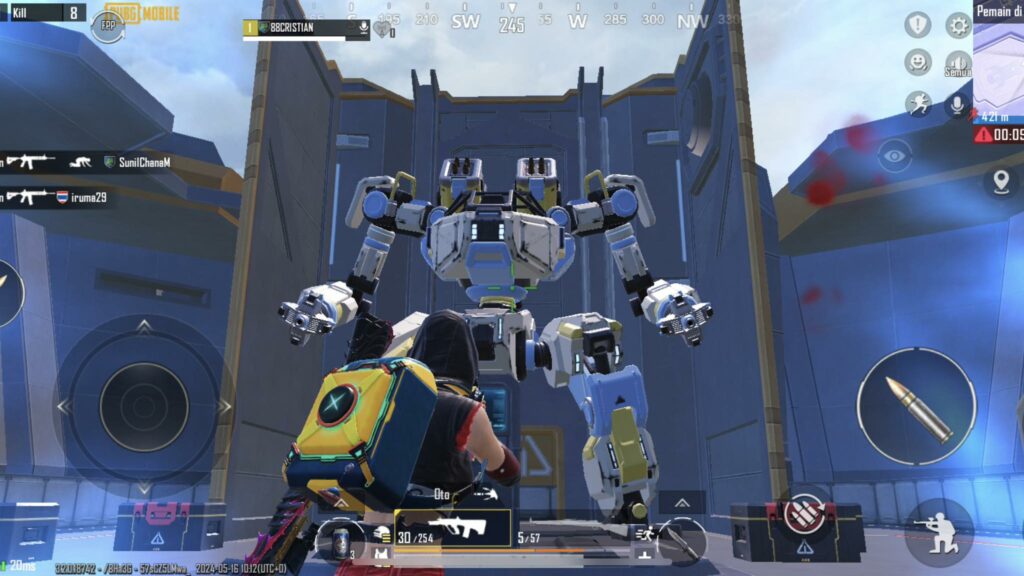Activate the sprint runner icon
The height and width of the screenshot is (576, 1024).
point(917,103)
